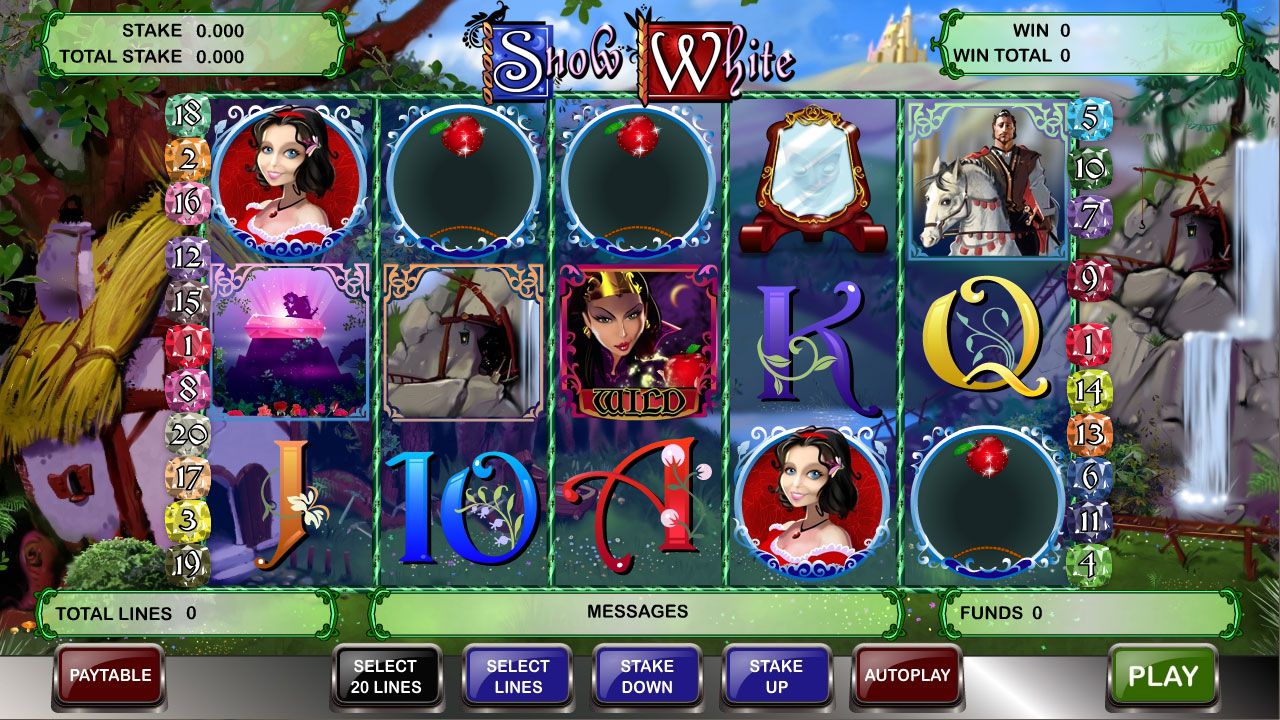Click the payline 4 gem
The width and height of the screenshot is (1280, 720).
(x=1089, y=564)
